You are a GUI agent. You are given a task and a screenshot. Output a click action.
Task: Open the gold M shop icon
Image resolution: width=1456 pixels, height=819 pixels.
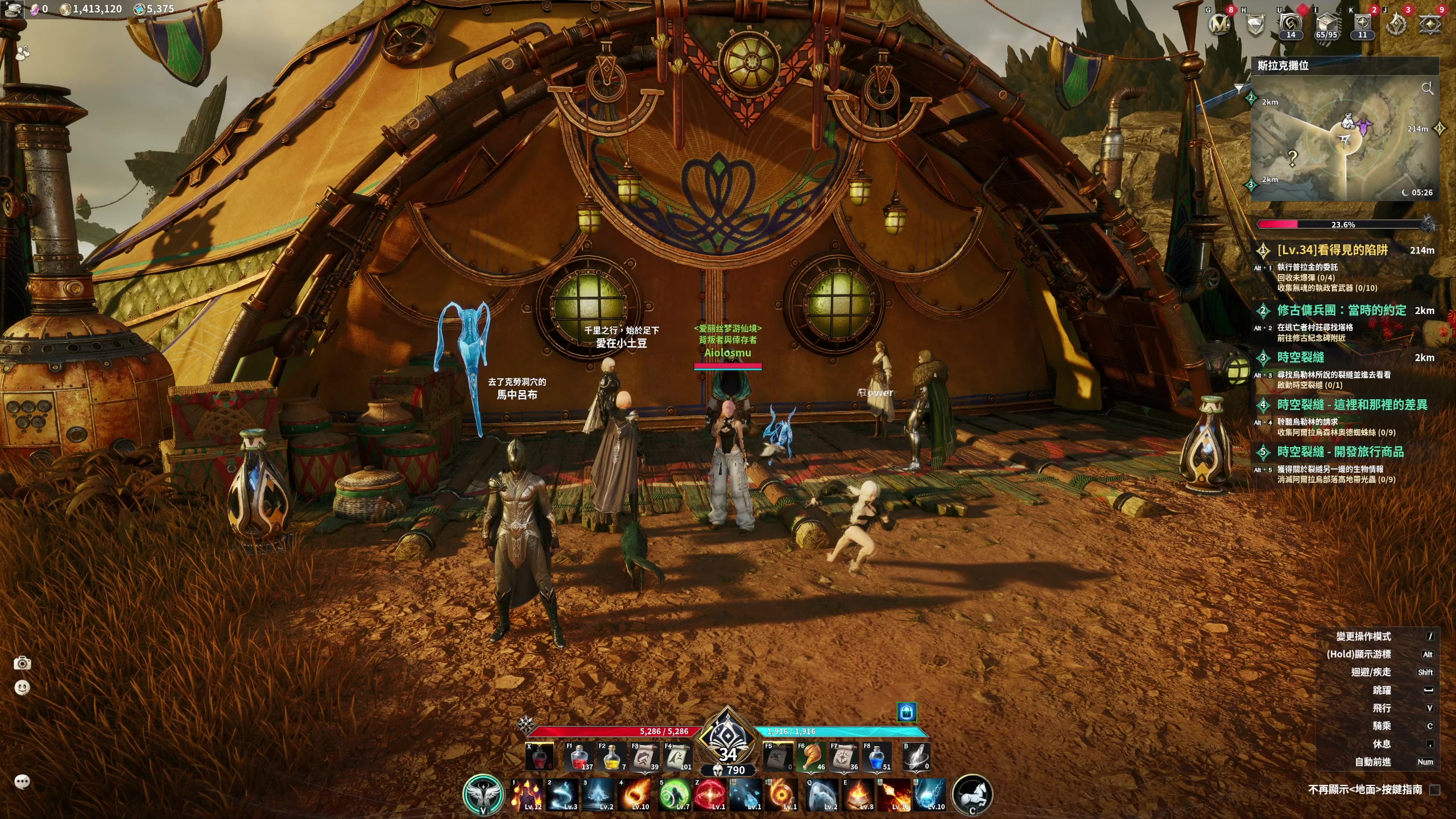1219,24
